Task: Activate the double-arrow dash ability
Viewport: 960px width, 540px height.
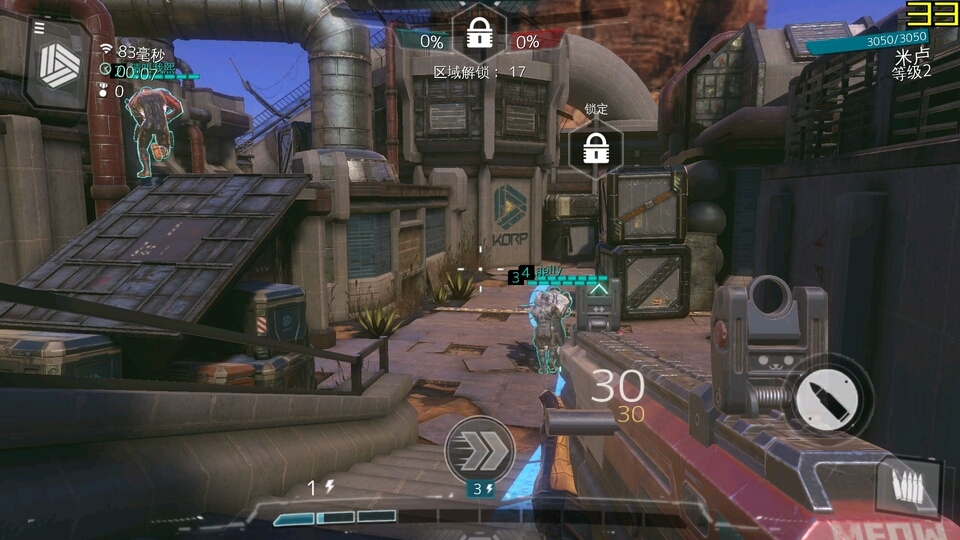Action: (x=479, y=450)
